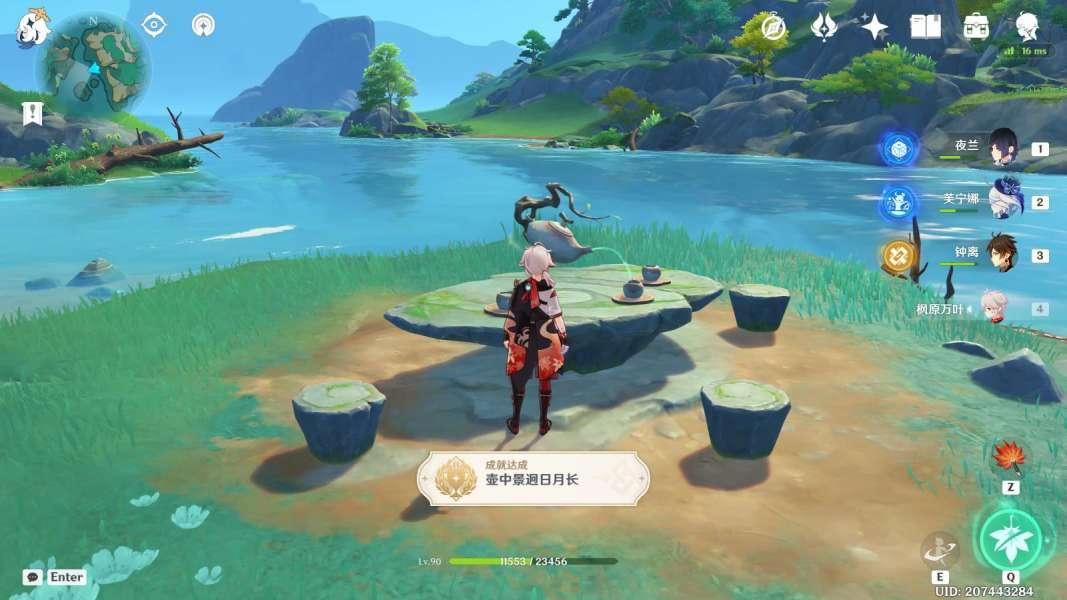Image resolution: width=1067 pixels, height=600 pixels.
Task: Toggle the eye-shaped view icon beside the minimap
Action: [154, 24]
